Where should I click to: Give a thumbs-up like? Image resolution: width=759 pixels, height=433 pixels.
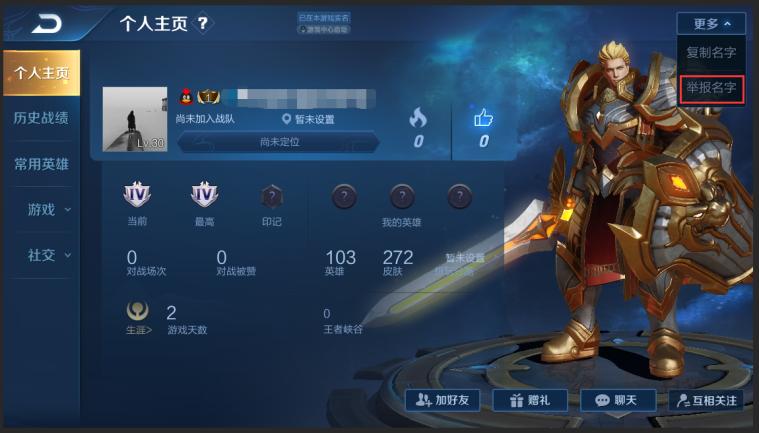click(484, 118)
